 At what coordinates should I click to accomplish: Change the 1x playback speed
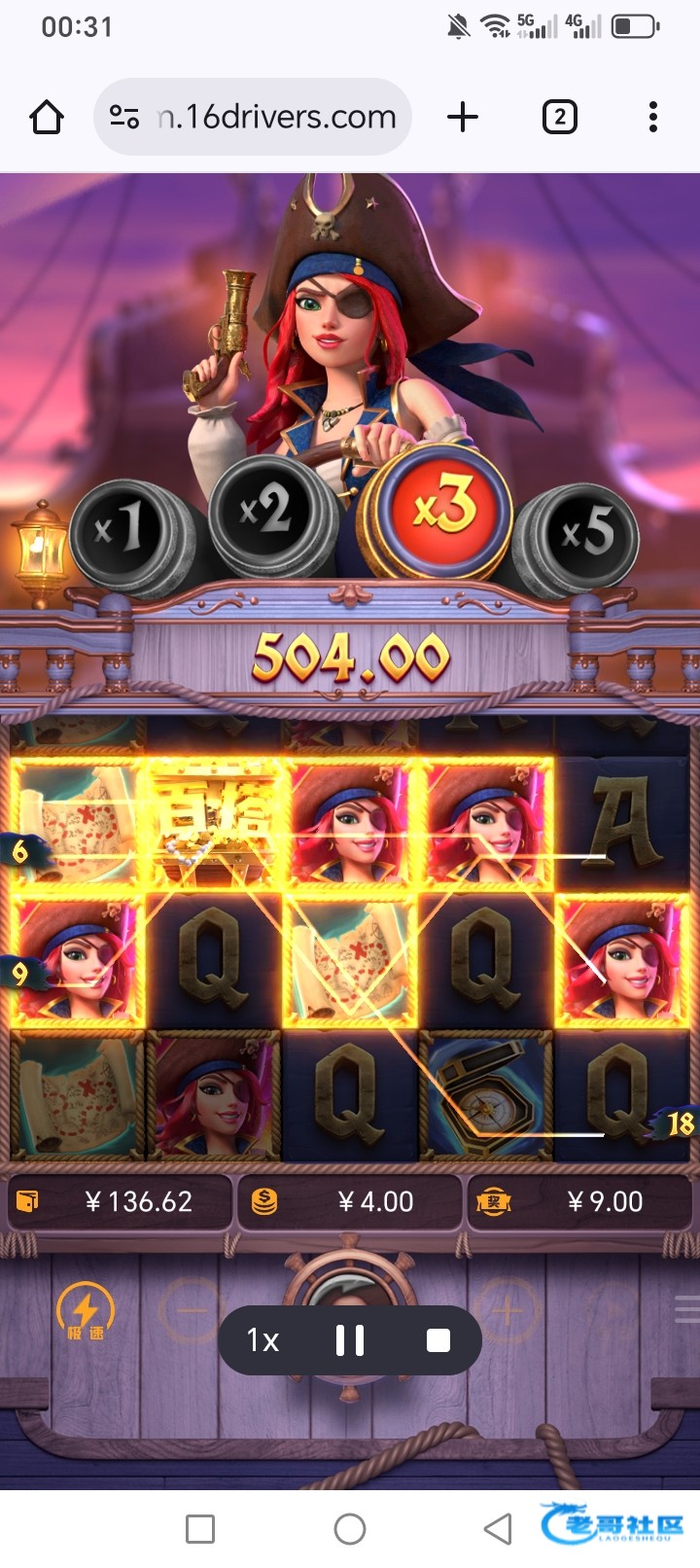pos(262,1340)
